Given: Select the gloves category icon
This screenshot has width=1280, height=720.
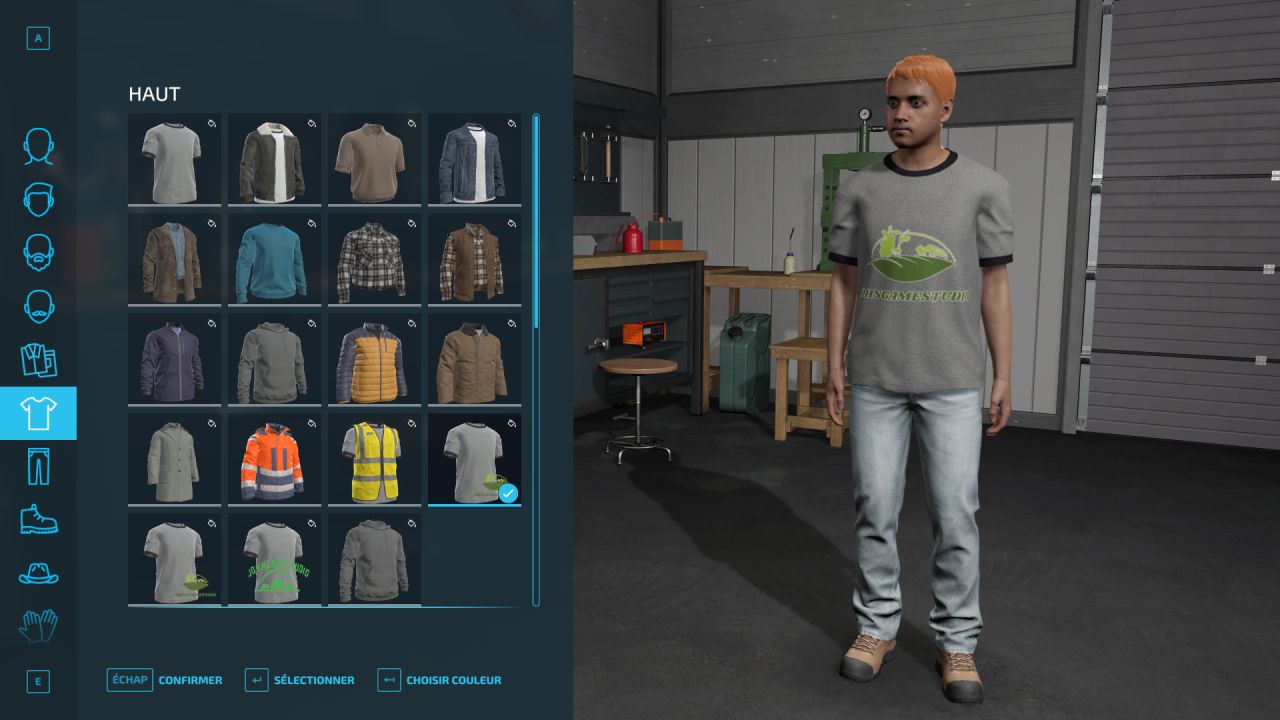Looking at the screenshot, I should (x=37, y=627).
